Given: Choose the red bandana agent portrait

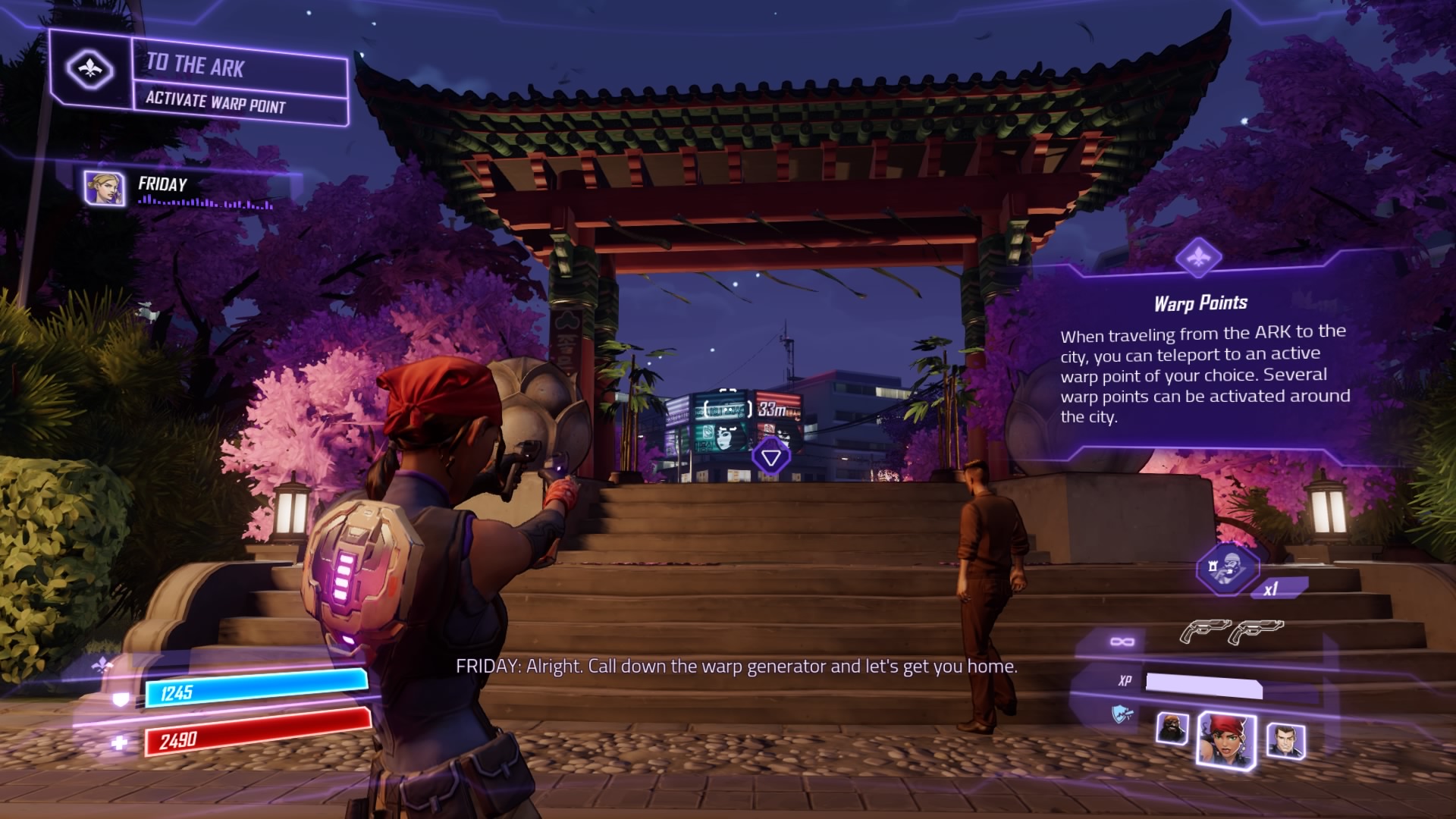Looking at the screenshot, I should [x=1225, y=740].
